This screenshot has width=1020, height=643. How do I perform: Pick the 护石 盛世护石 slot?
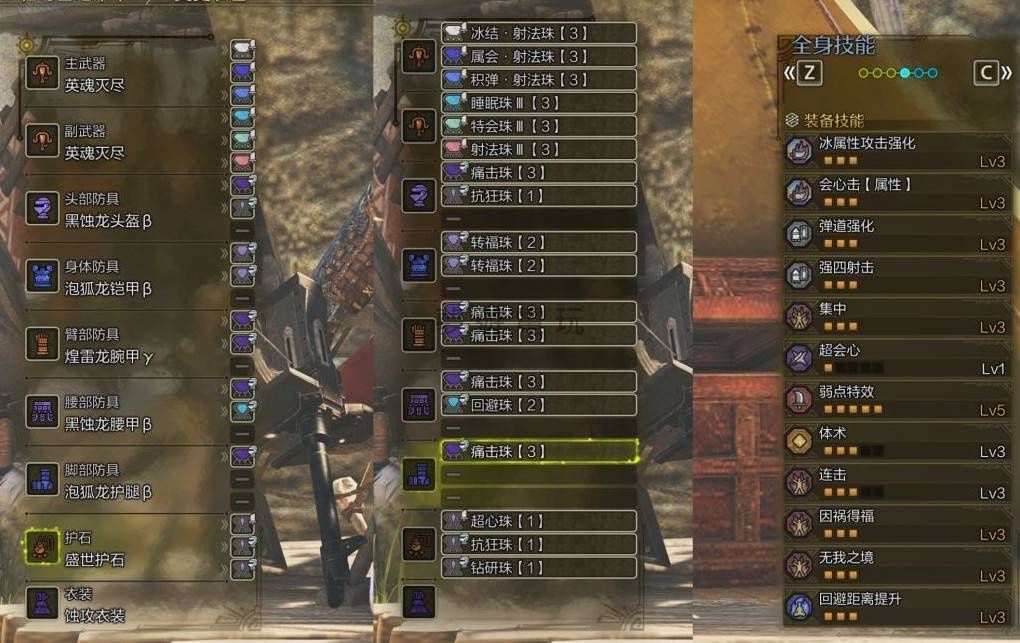click(120, 548)
